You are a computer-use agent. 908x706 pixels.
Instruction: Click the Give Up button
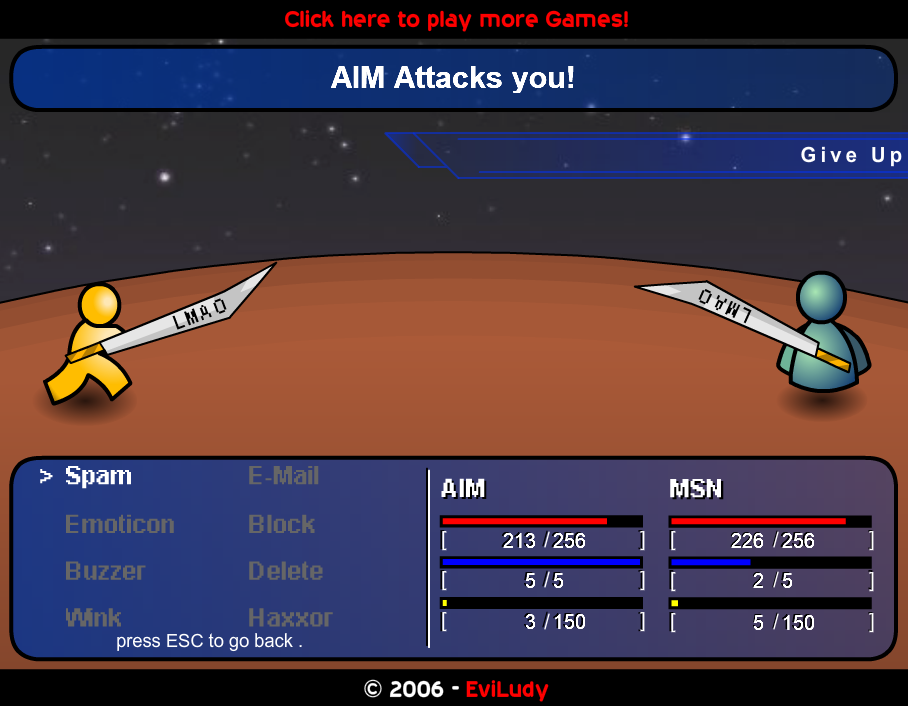coord(851,155)
